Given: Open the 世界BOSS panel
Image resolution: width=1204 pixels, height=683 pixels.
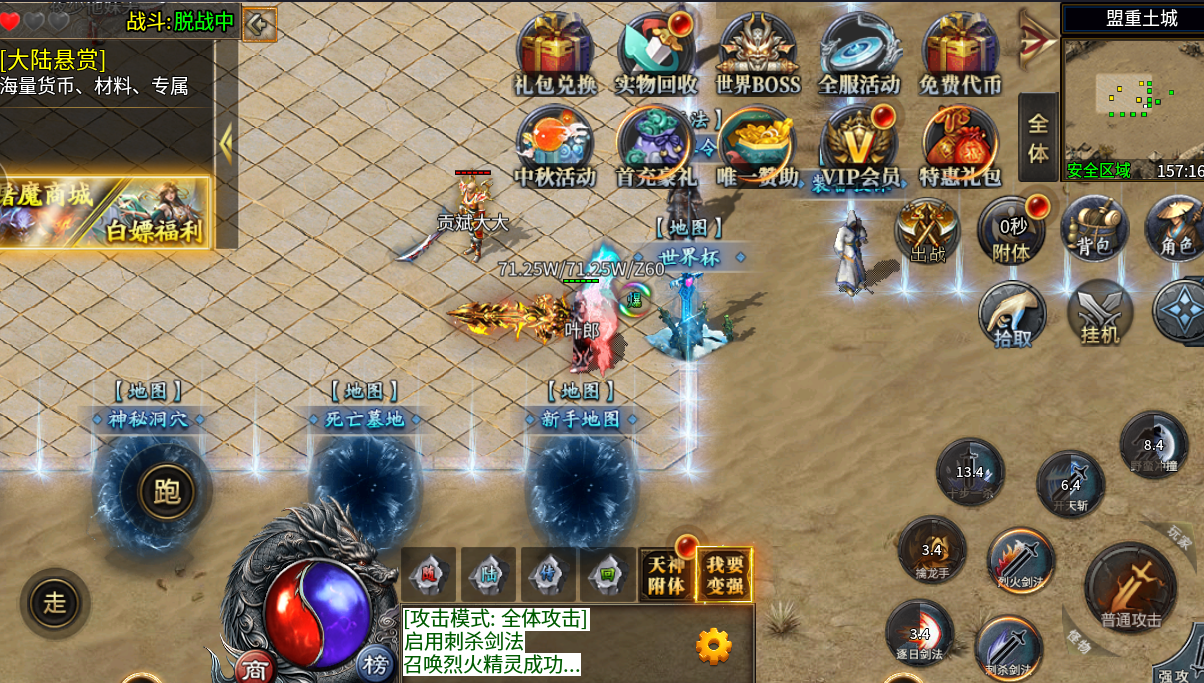Looking at the screenshot, I should (x=758, y=52).
